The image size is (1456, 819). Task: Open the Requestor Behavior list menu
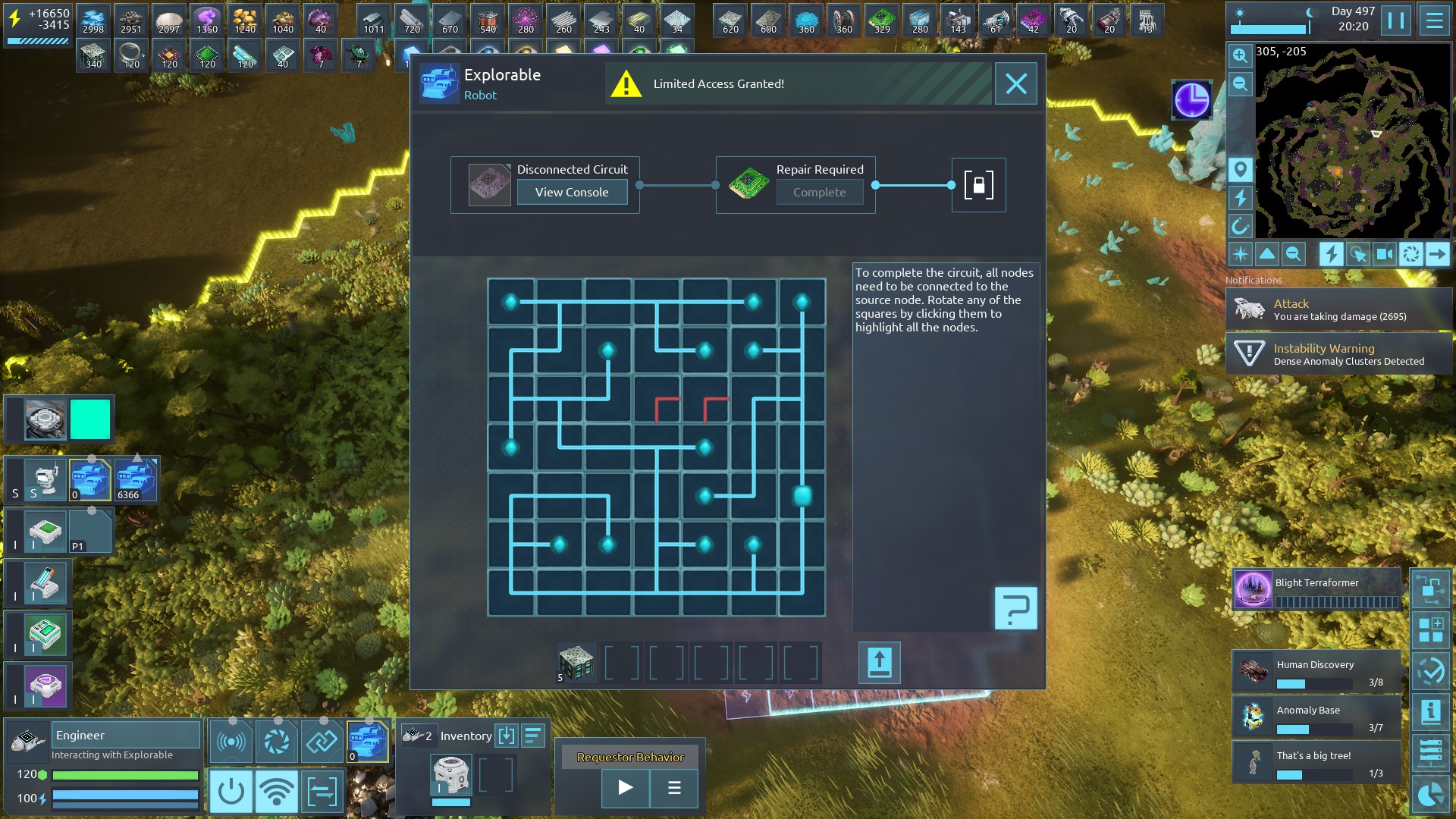(x=673, y=787)
